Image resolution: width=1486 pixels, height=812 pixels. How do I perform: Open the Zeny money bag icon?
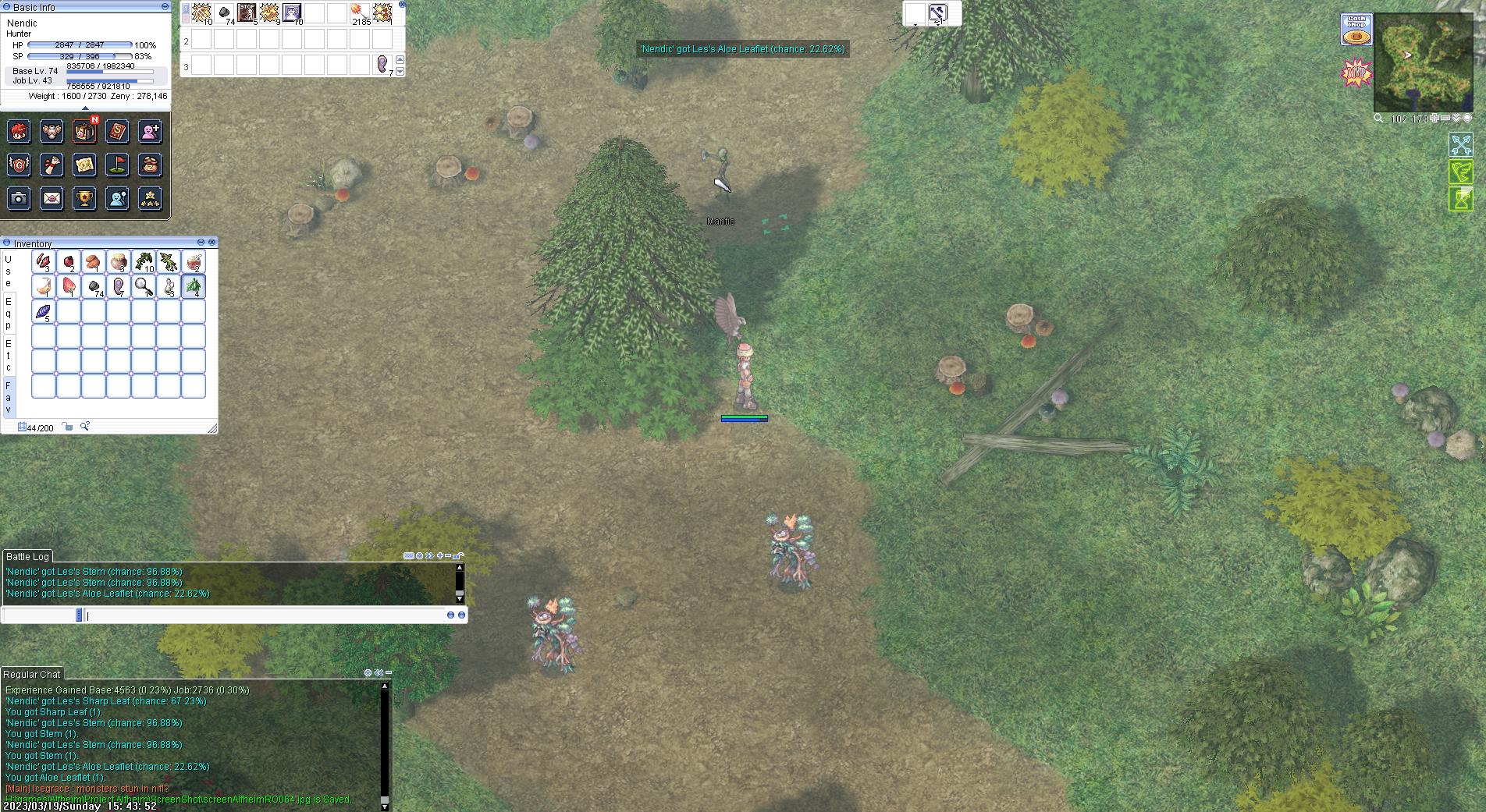[x=150, y=165]
